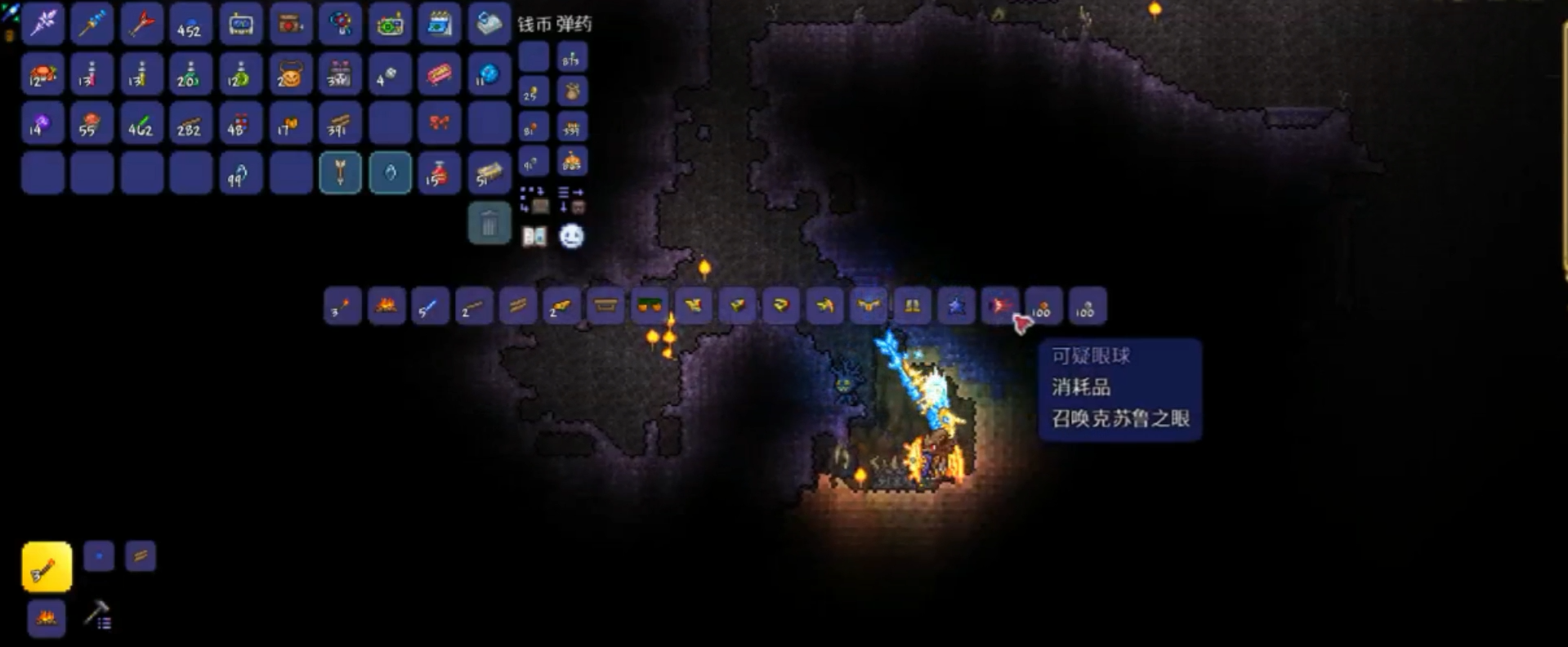Select the yellow highlighted torch crafting slot
Viewport: 1568px width, 647px height.
point(47,567)
